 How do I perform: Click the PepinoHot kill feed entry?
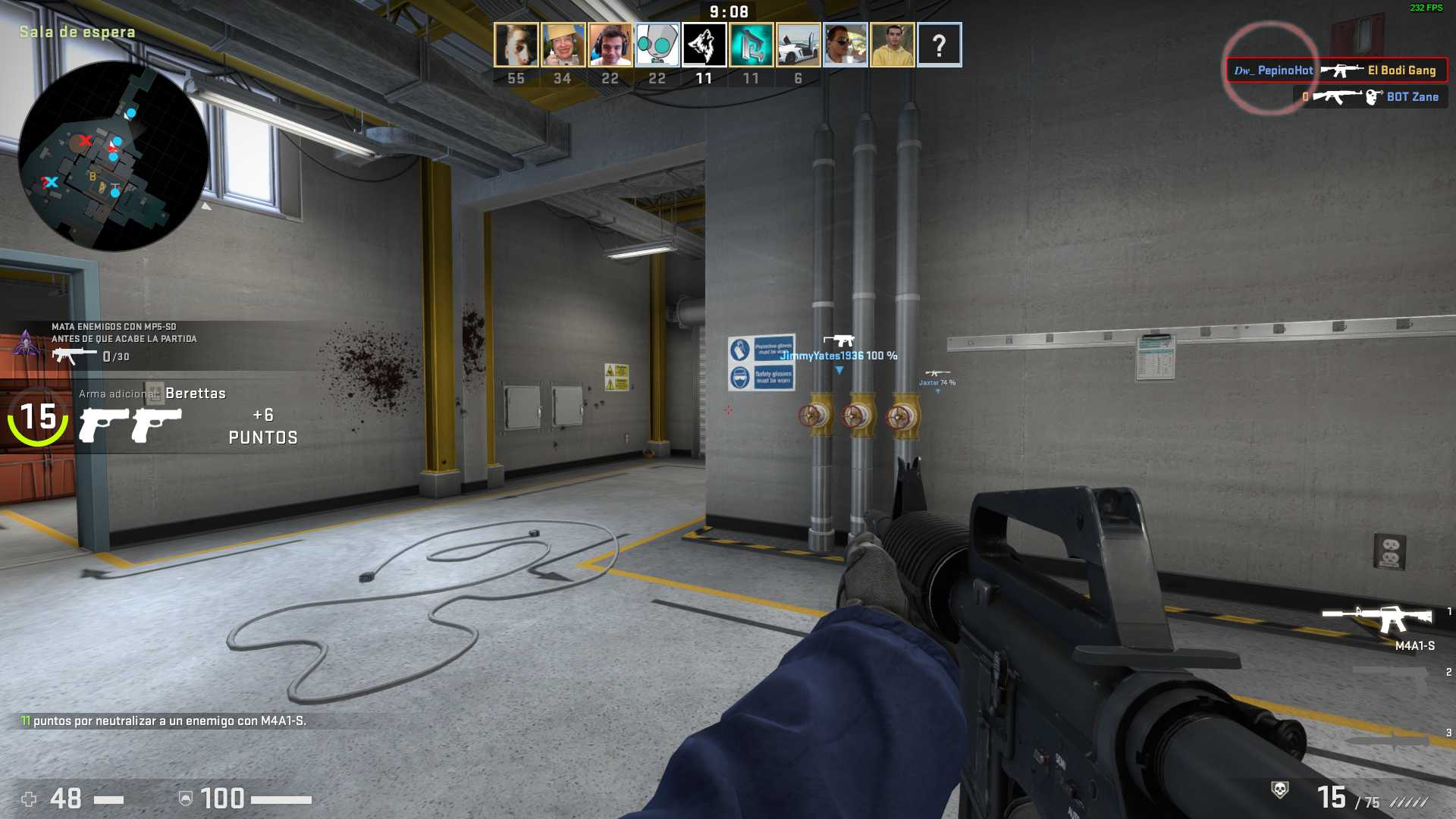[x=1336, y=71]
